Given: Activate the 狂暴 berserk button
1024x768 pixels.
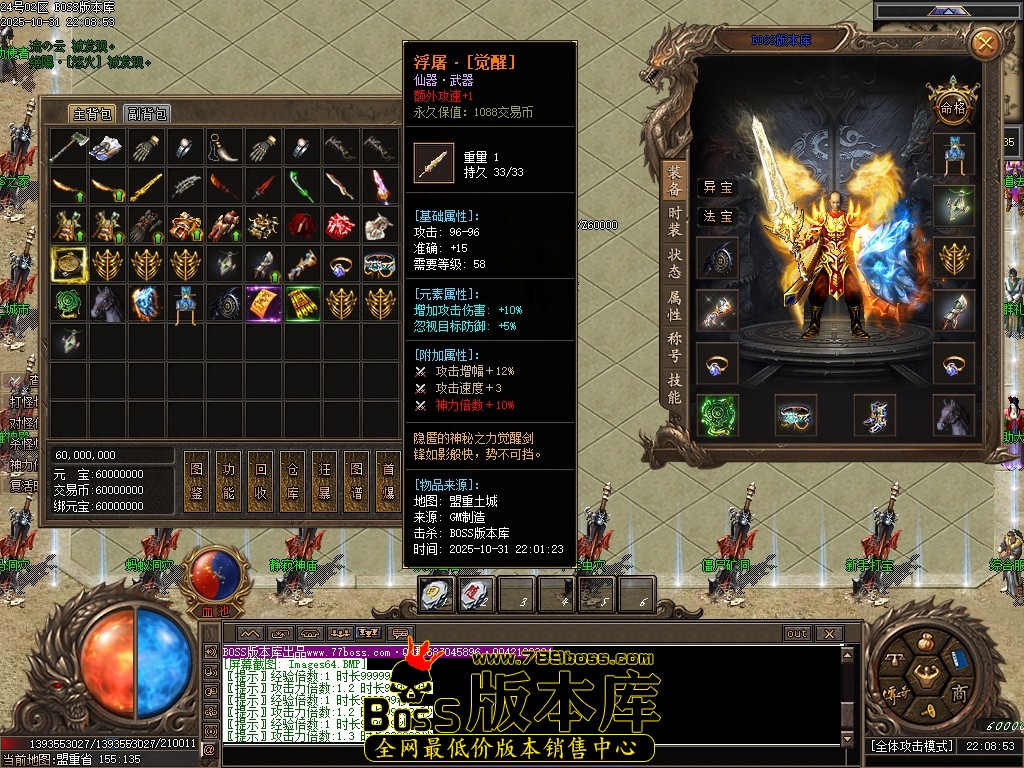Looking at the screenshot, I should [x=324, y=483].
